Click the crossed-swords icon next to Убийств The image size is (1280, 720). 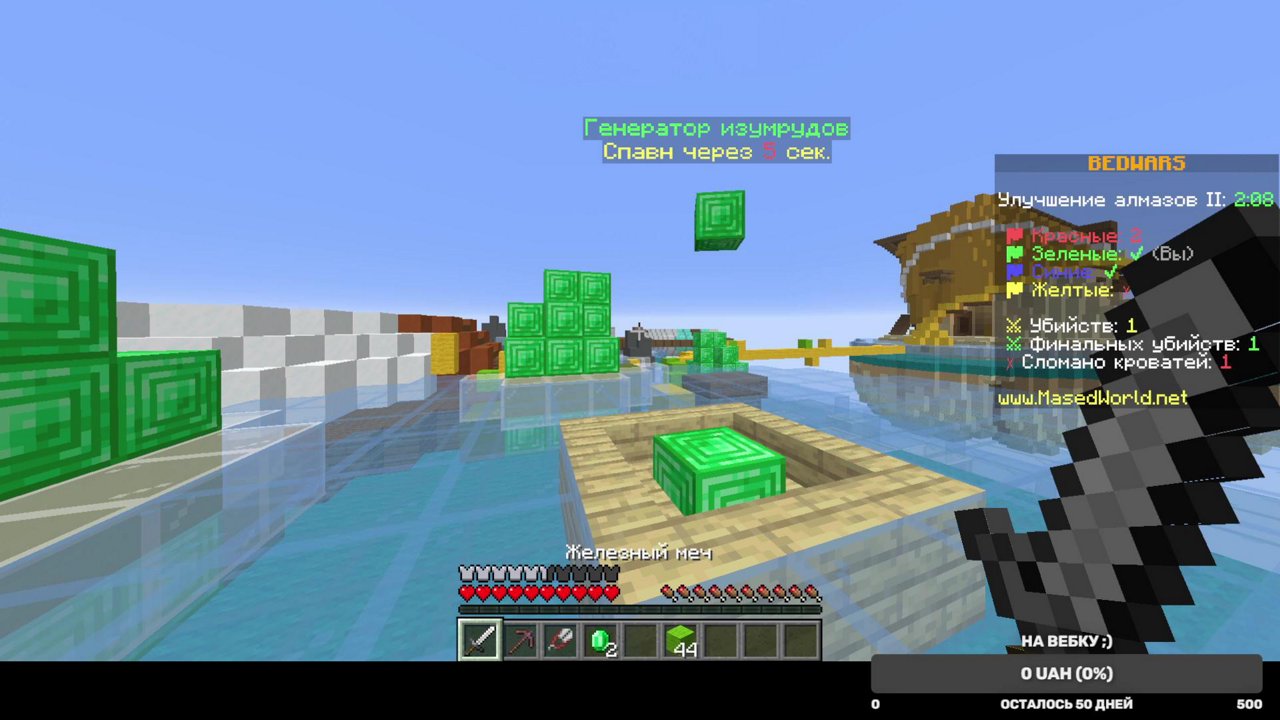[1014, 326]
